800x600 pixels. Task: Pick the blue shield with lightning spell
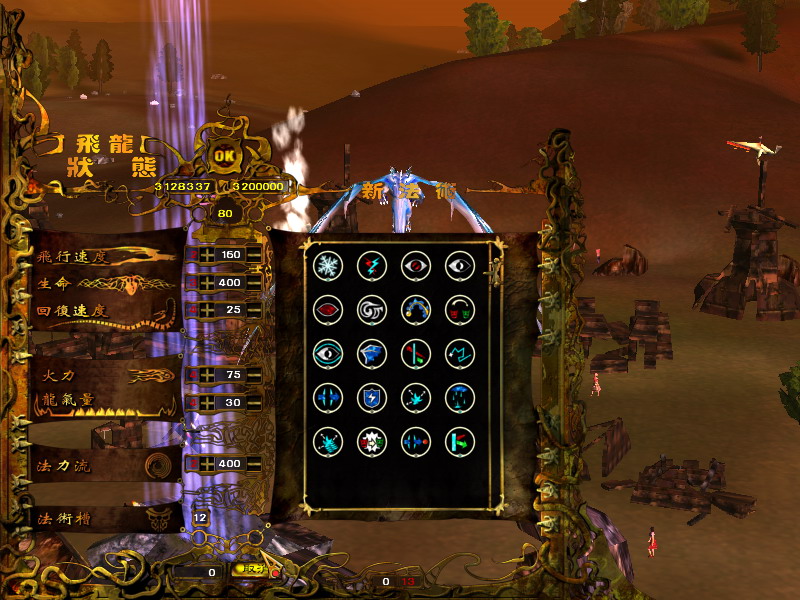(x=372, y=397)
